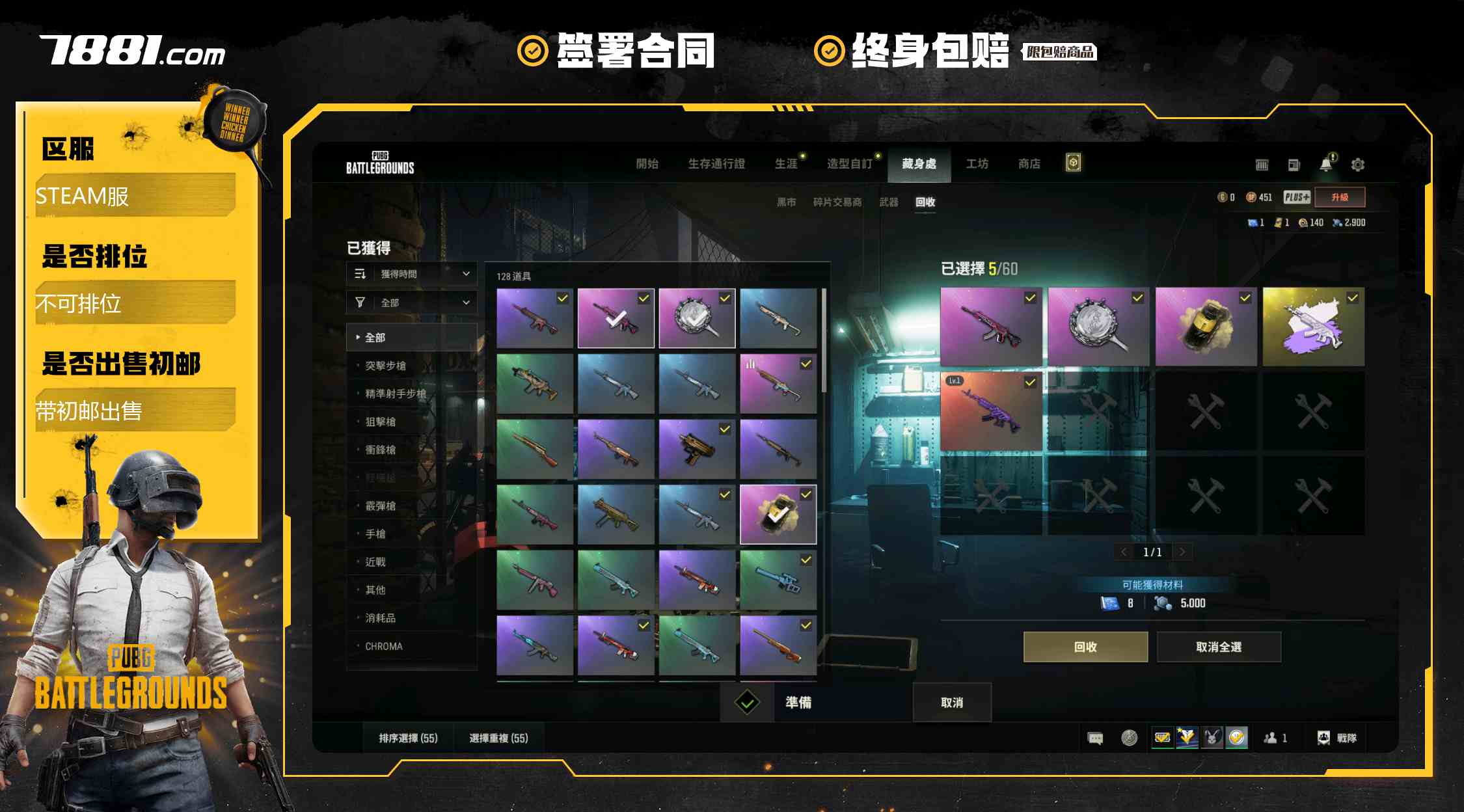Open 碎片交易商 sub-tab

tap(837, 202)
